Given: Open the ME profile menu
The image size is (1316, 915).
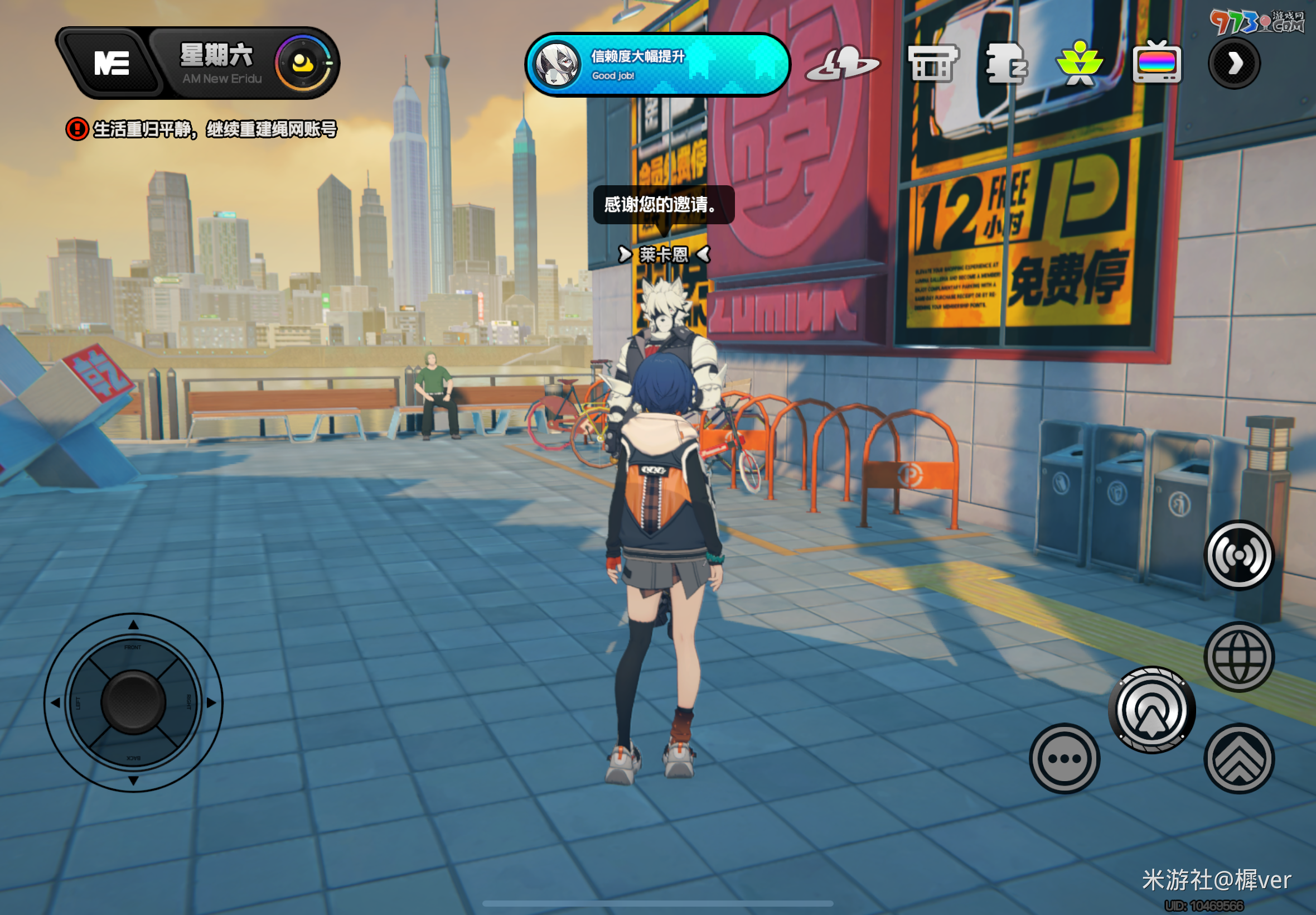Looking at the screenshot, I should tap(110, 63).
